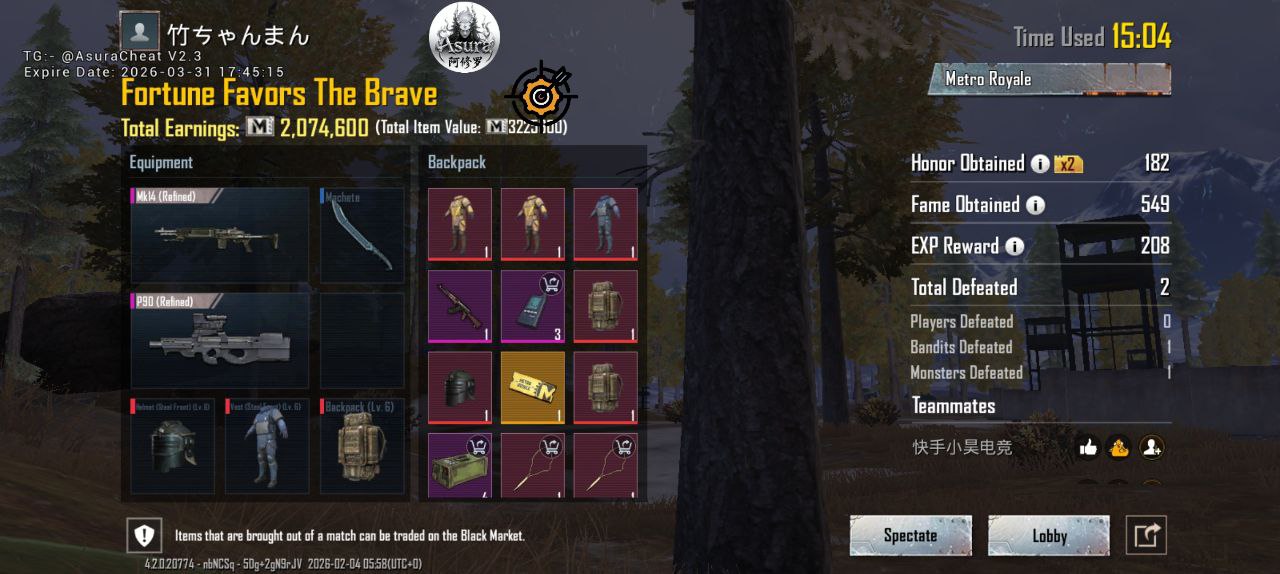1280x574 pixels.
Task: Show info about Honor Obtained
Action: point(1040,164)
